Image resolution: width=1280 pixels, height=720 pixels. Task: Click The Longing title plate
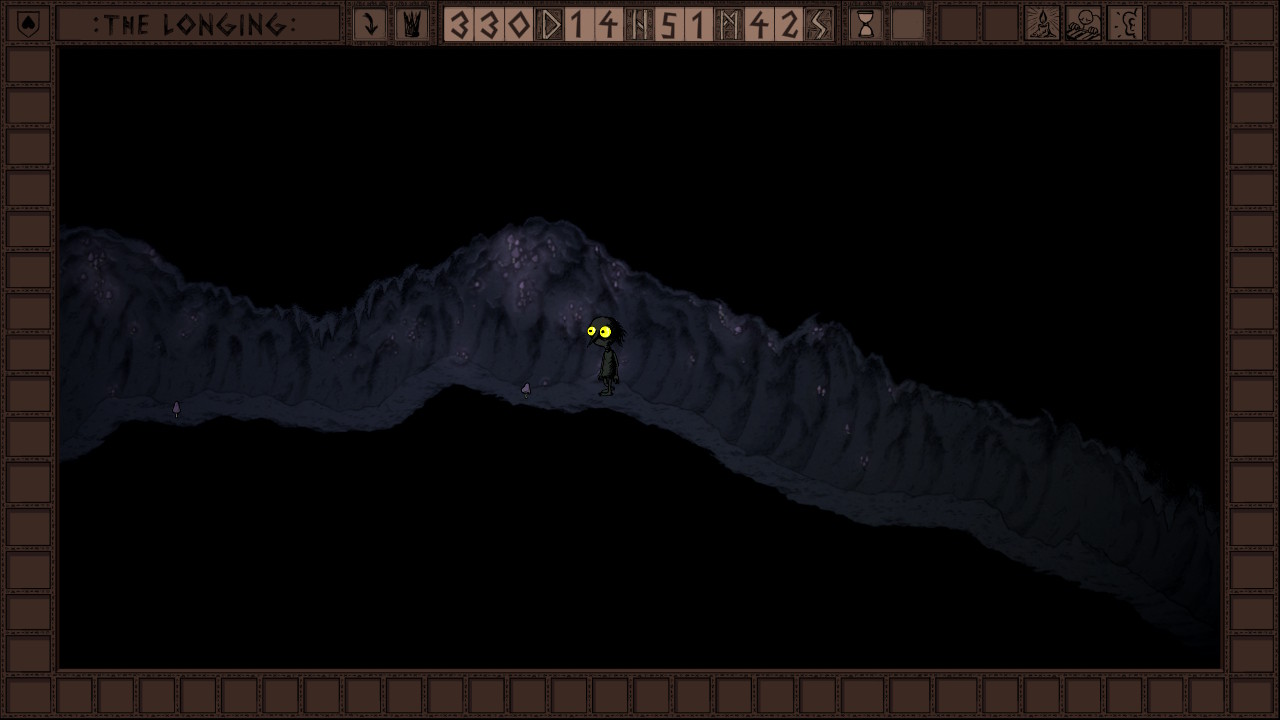coord(197,24)
